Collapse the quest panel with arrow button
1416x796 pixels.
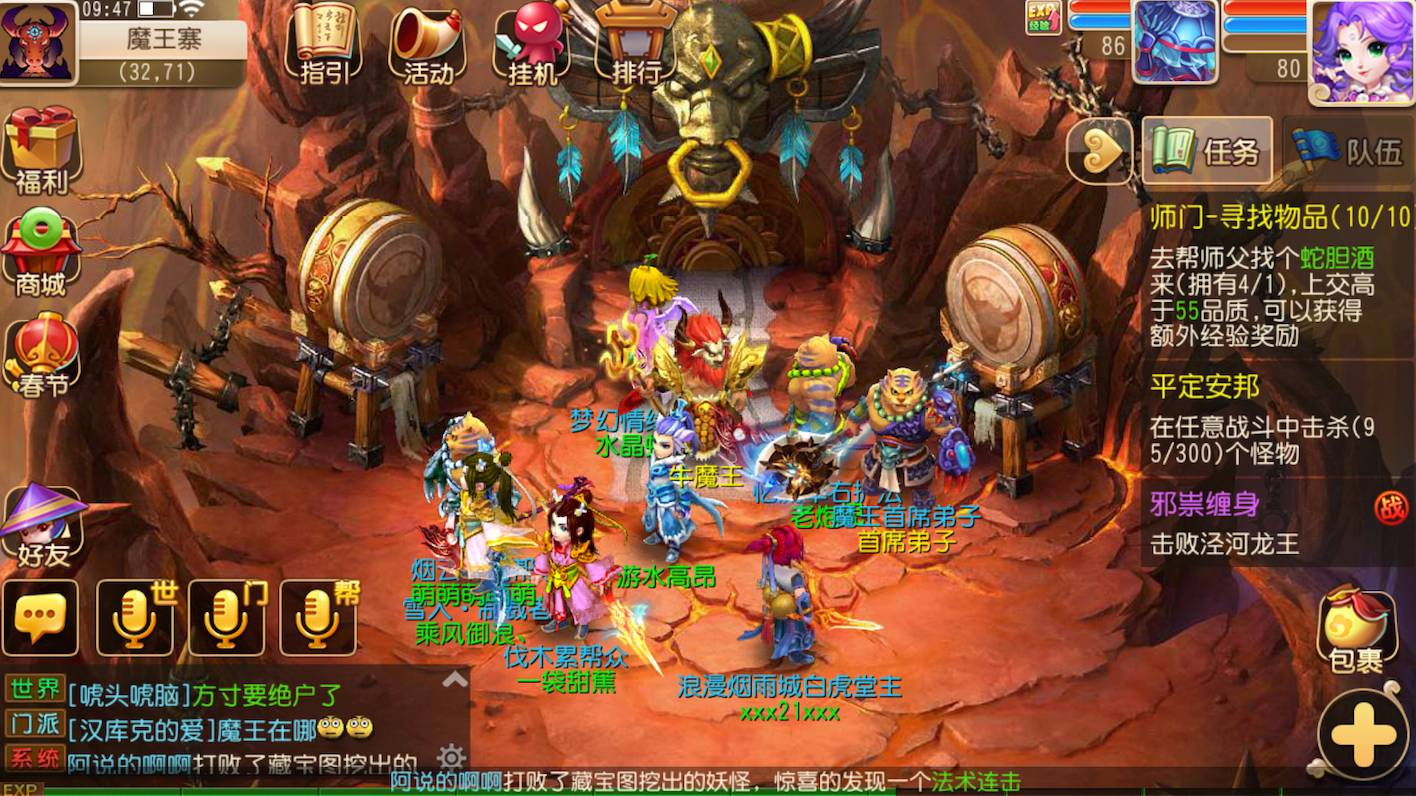pyautogui.click(x=1098, y=151)
